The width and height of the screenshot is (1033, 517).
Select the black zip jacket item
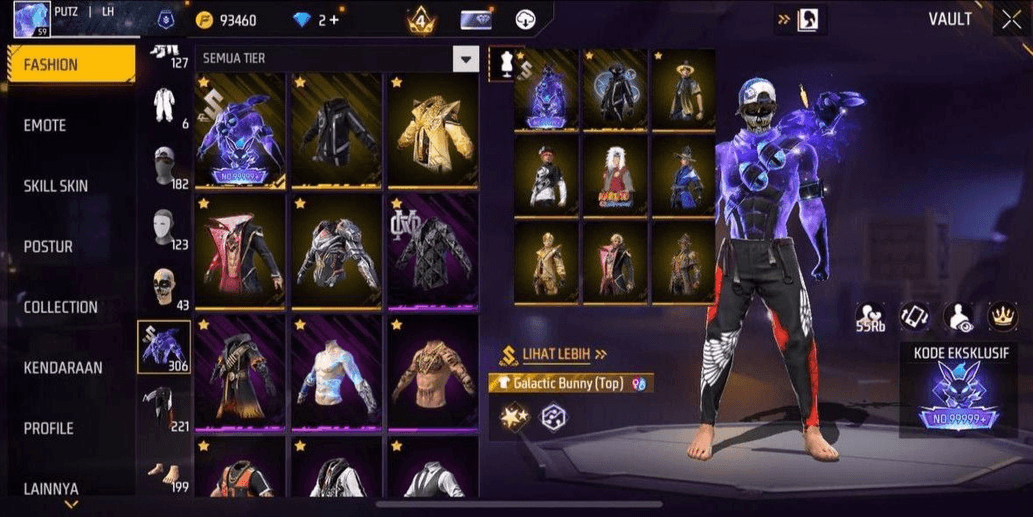click(x=336, y=131)
